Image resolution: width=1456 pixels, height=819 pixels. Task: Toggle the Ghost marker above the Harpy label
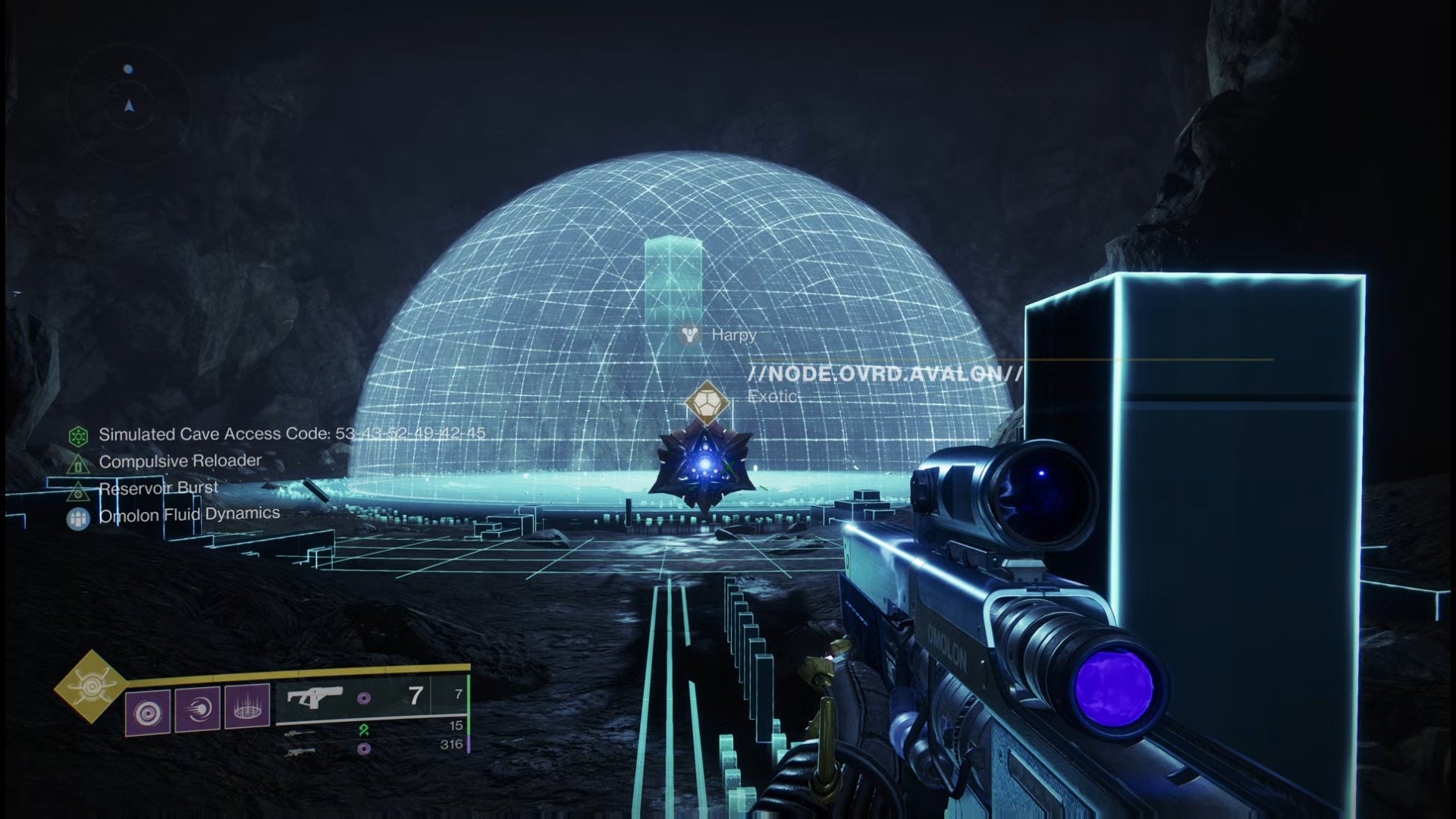(x=689, y=334)
